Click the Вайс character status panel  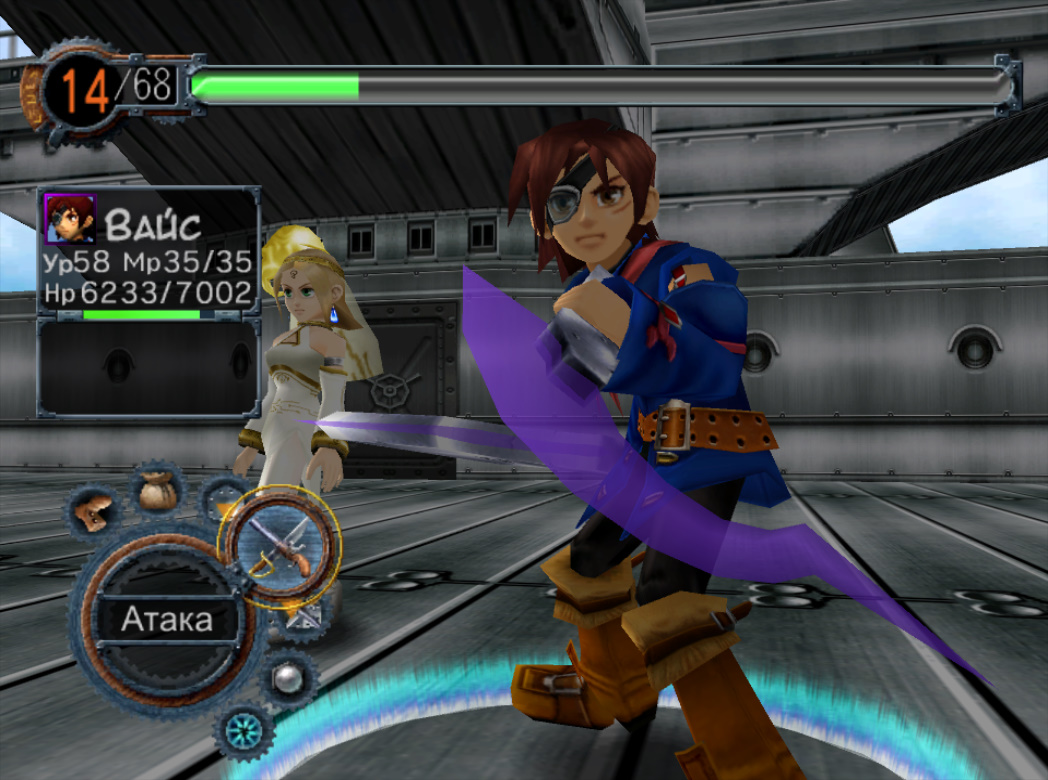(x=149, y=254)
